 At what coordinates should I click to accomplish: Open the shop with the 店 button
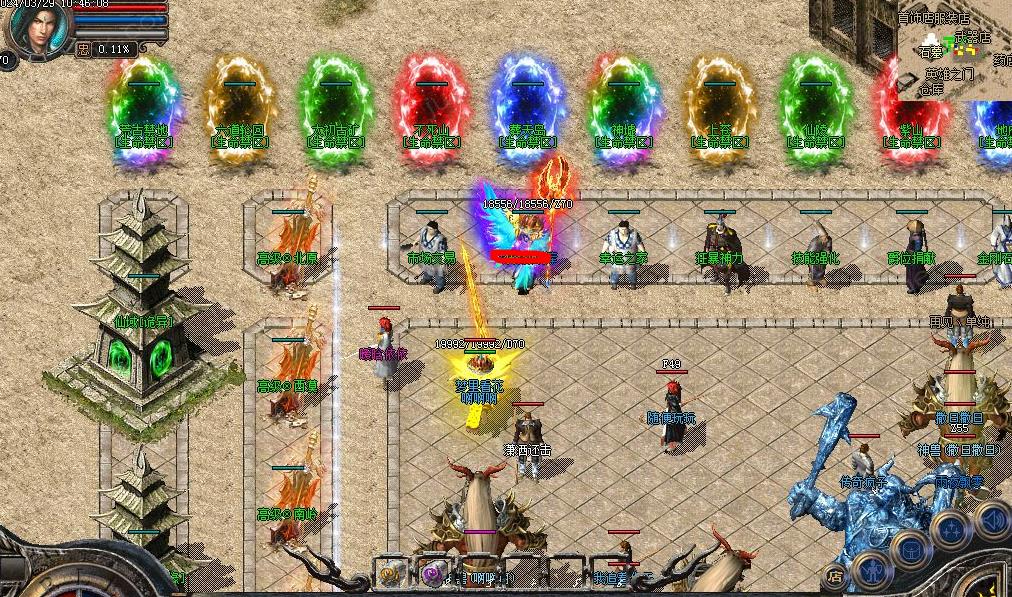point(834,576)
